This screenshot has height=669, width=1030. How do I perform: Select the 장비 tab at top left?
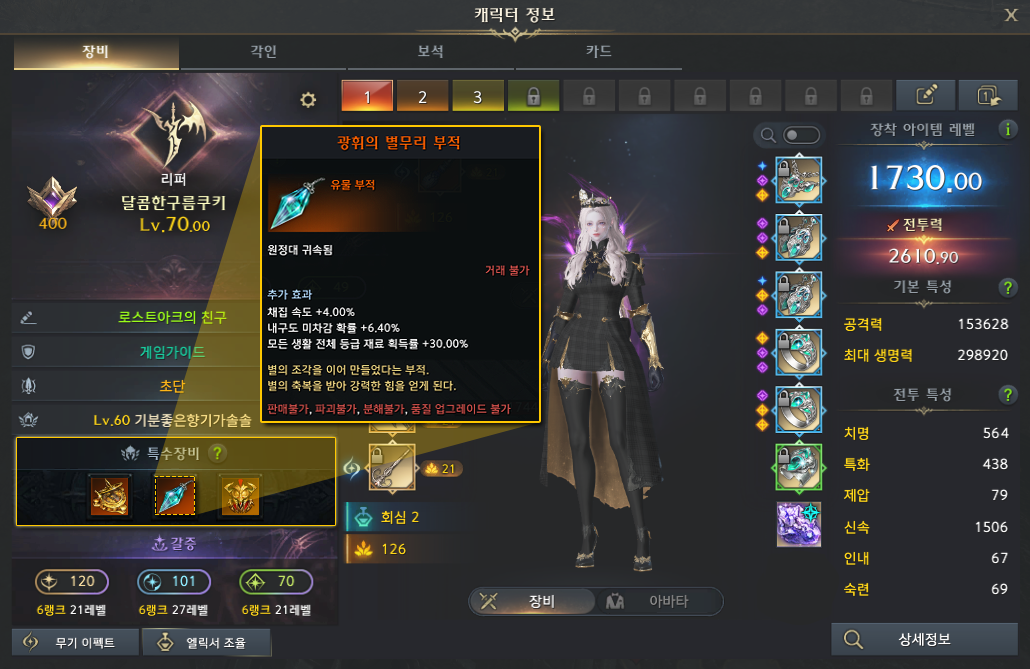point(97,52)
